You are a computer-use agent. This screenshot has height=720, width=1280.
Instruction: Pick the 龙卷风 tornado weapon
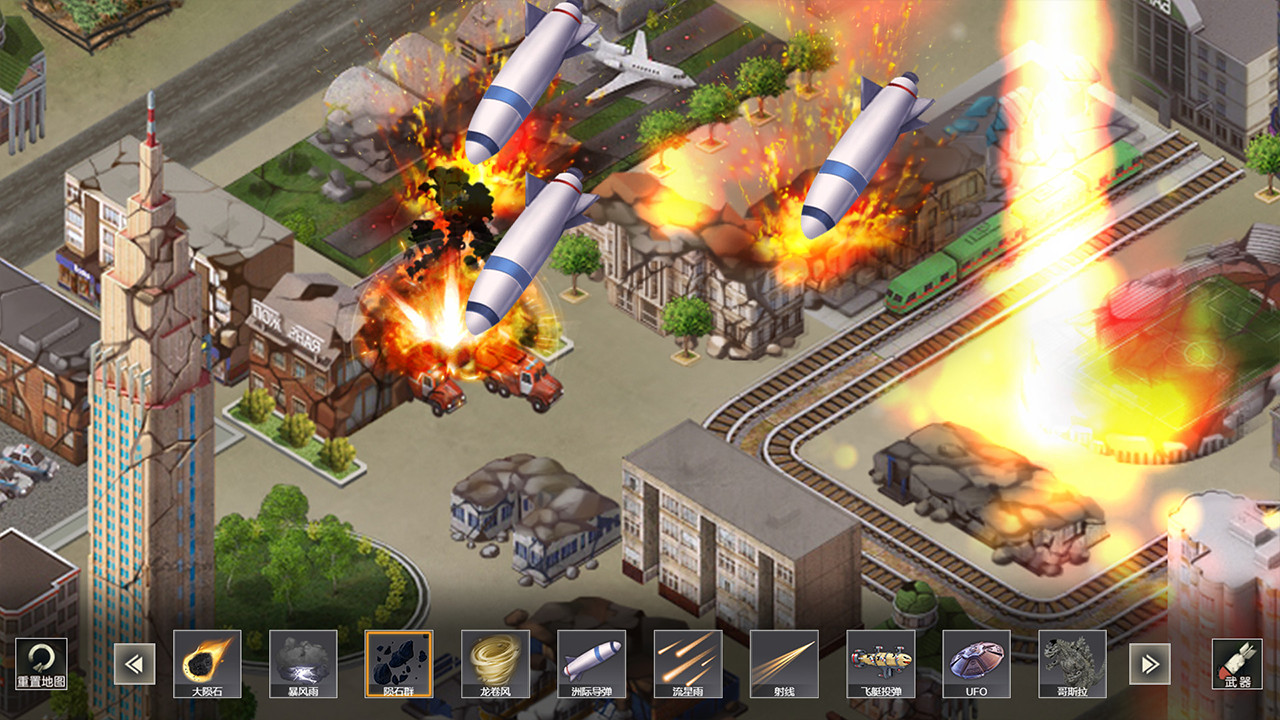(x=495, y=663)
